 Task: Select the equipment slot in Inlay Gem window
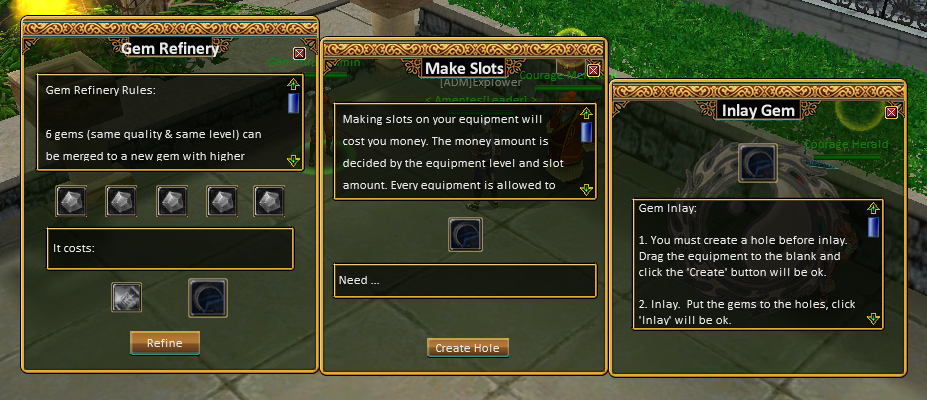pyautogui.click(x=757, y=163)
